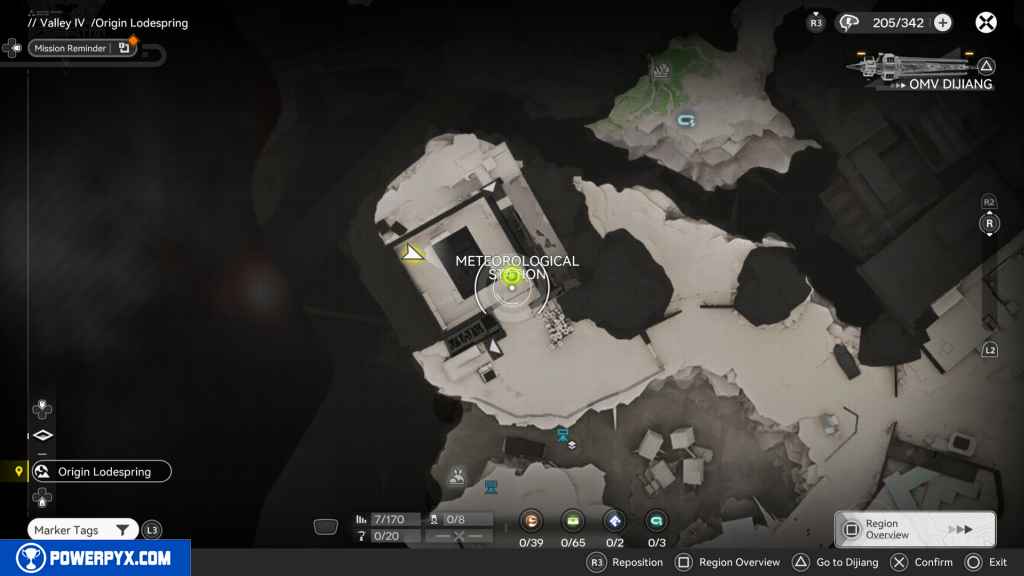Select the teal loop marker on green terrain
The width and height of the screenshot is (1024, 576).
(x=685, y=120)
